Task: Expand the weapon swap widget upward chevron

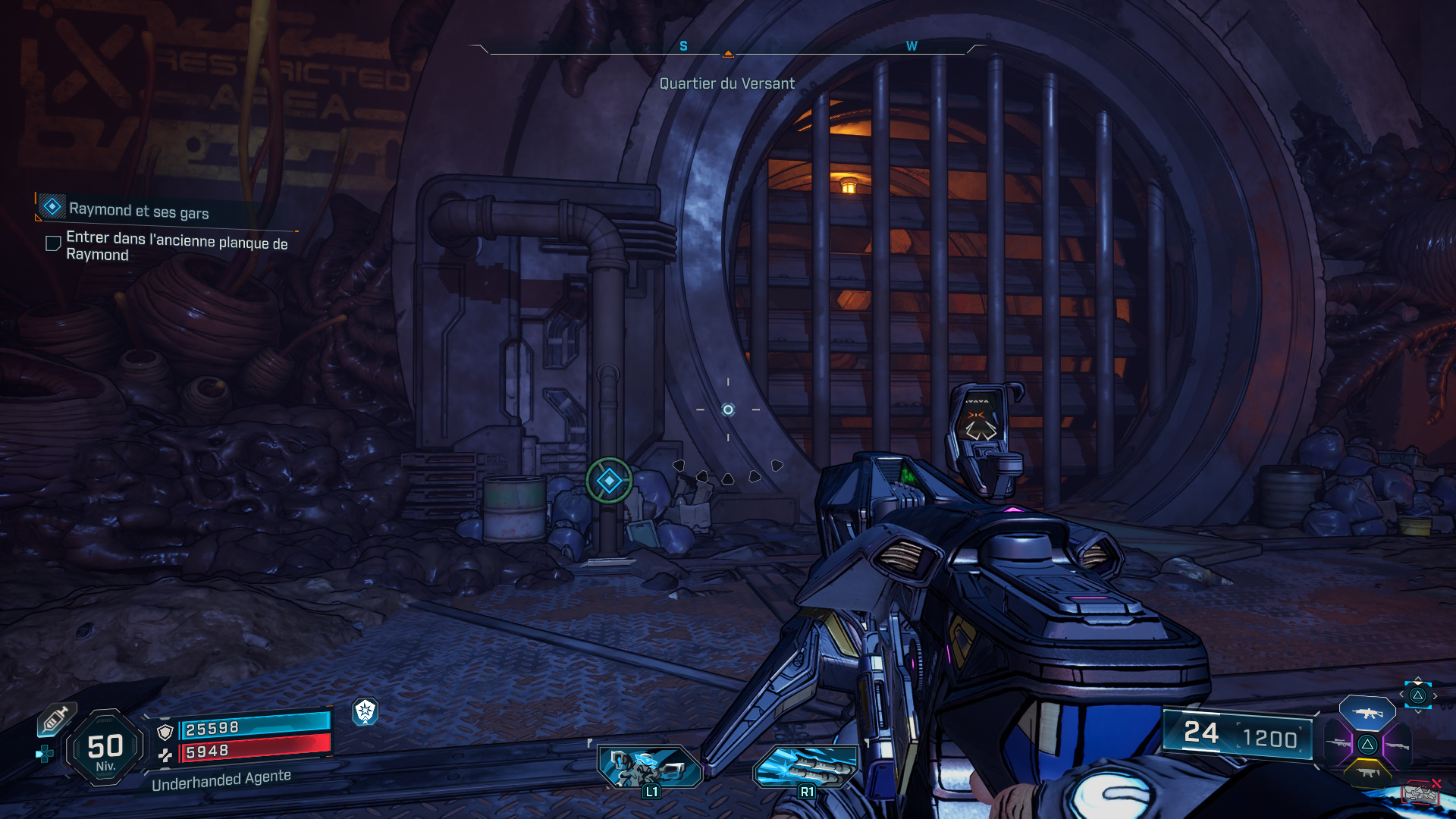Action: click(x=1417, y=679)
